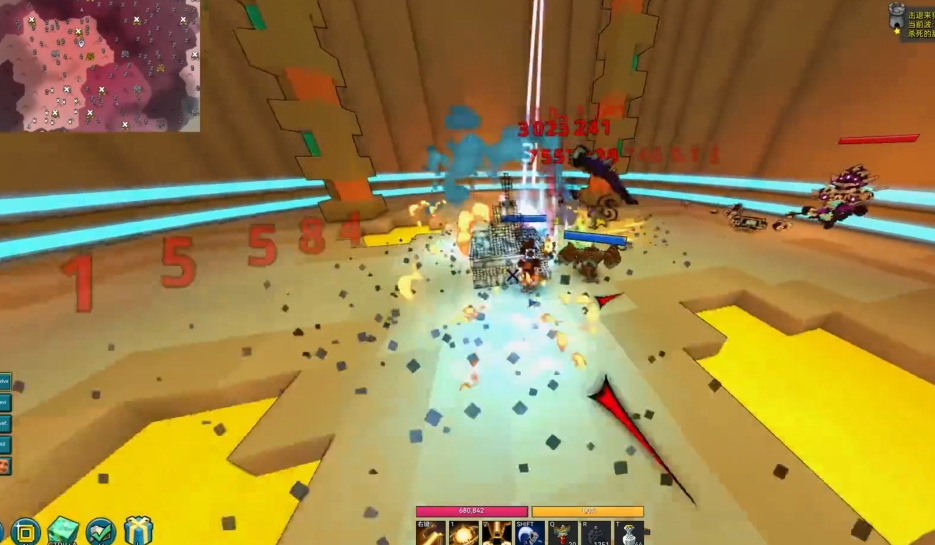Viewport: 935px width, 545px height.
Task: Open the minimap in the corner
Action: pos(99,65)
